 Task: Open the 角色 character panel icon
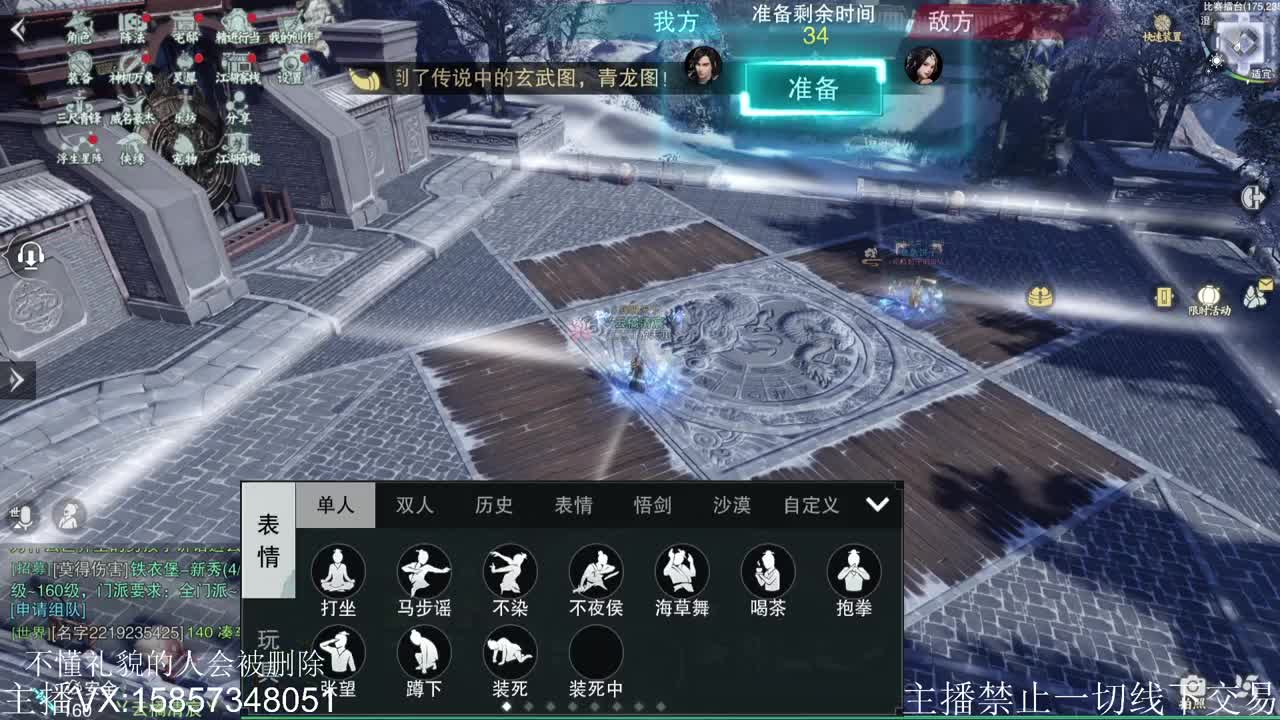[x=80, y=25]
